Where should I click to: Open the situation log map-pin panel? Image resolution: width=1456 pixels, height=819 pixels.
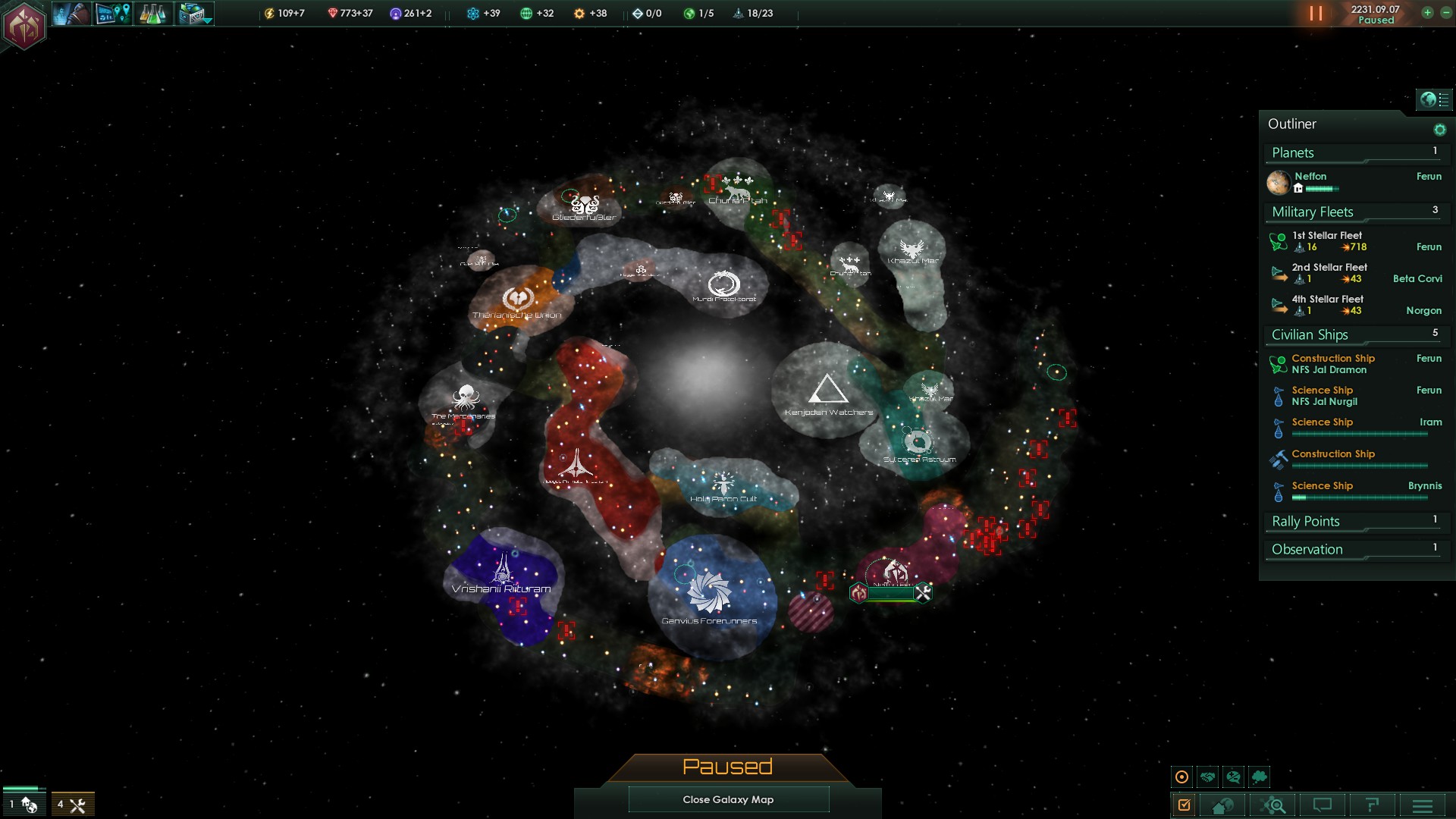113,14
